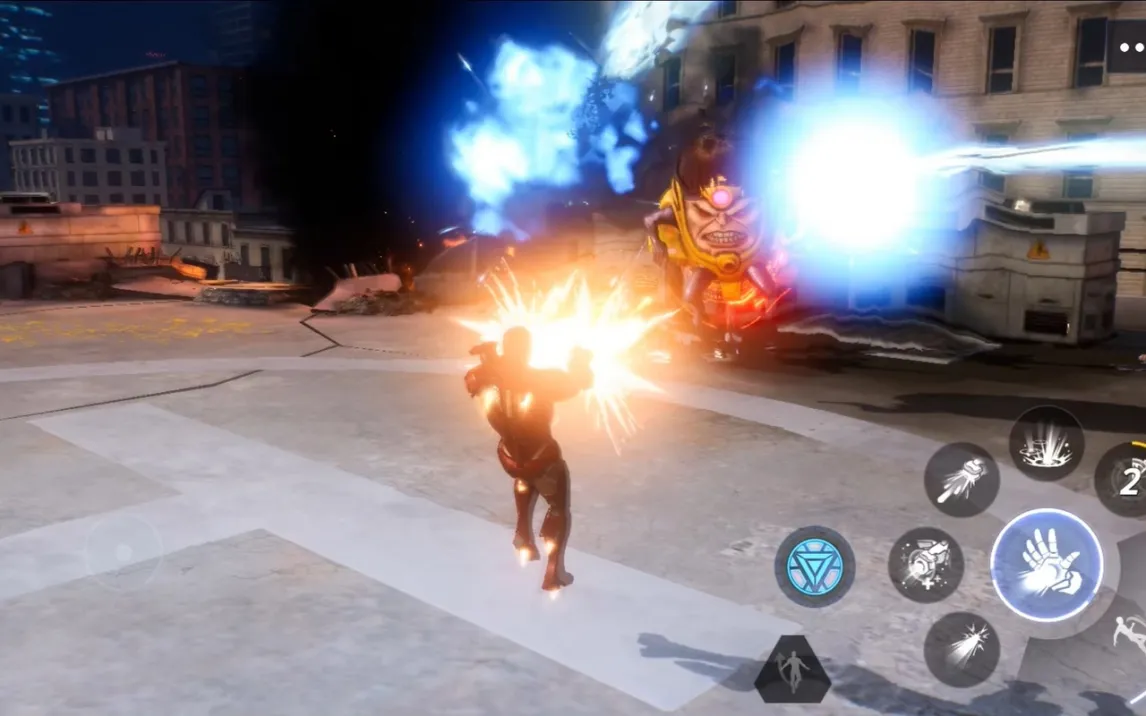This screenshot has width=1146, height=716.
Task: Tap the repulsor hand basic attack button
Action: [x=1046, y=565]
